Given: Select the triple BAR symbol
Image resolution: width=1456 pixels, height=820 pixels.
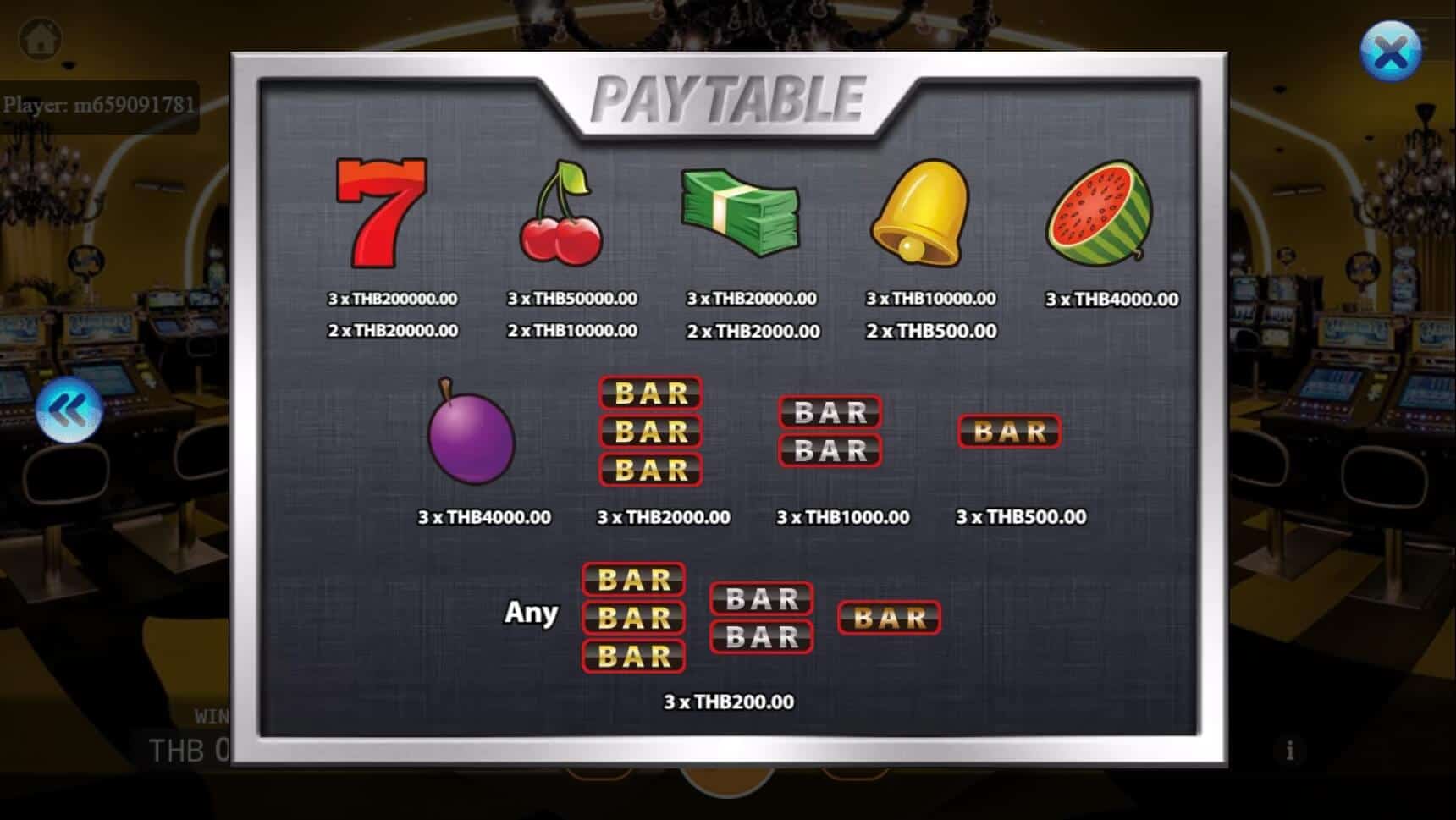Looking at the screenshot, I should point(650,432).
